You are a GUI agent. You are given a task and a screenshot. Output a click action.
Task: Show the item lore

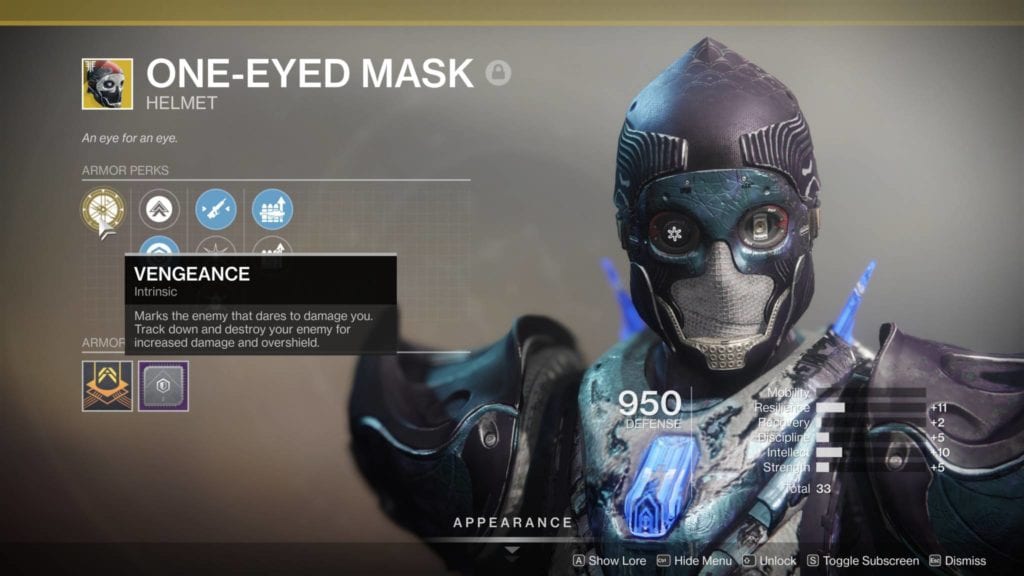tap(609, 561)
